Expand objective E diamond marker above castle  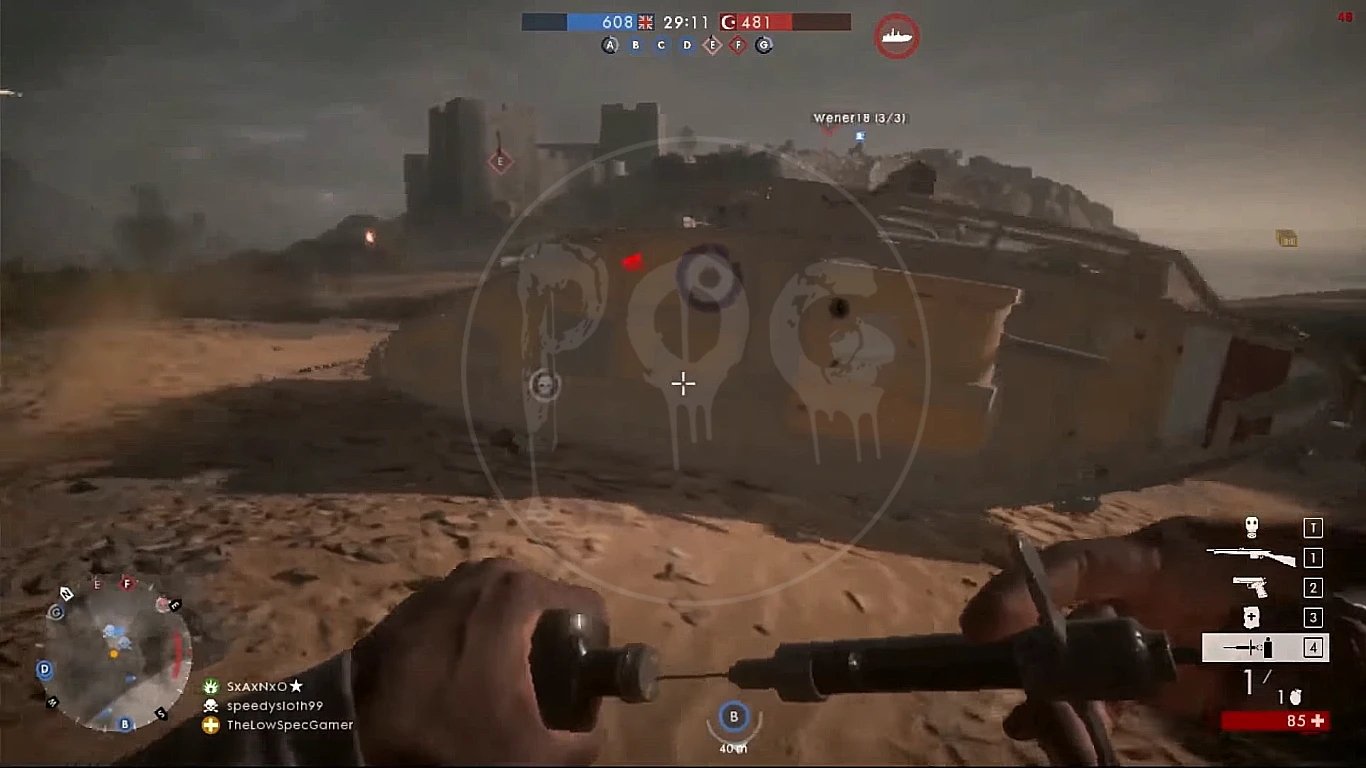tap(499, 160)
